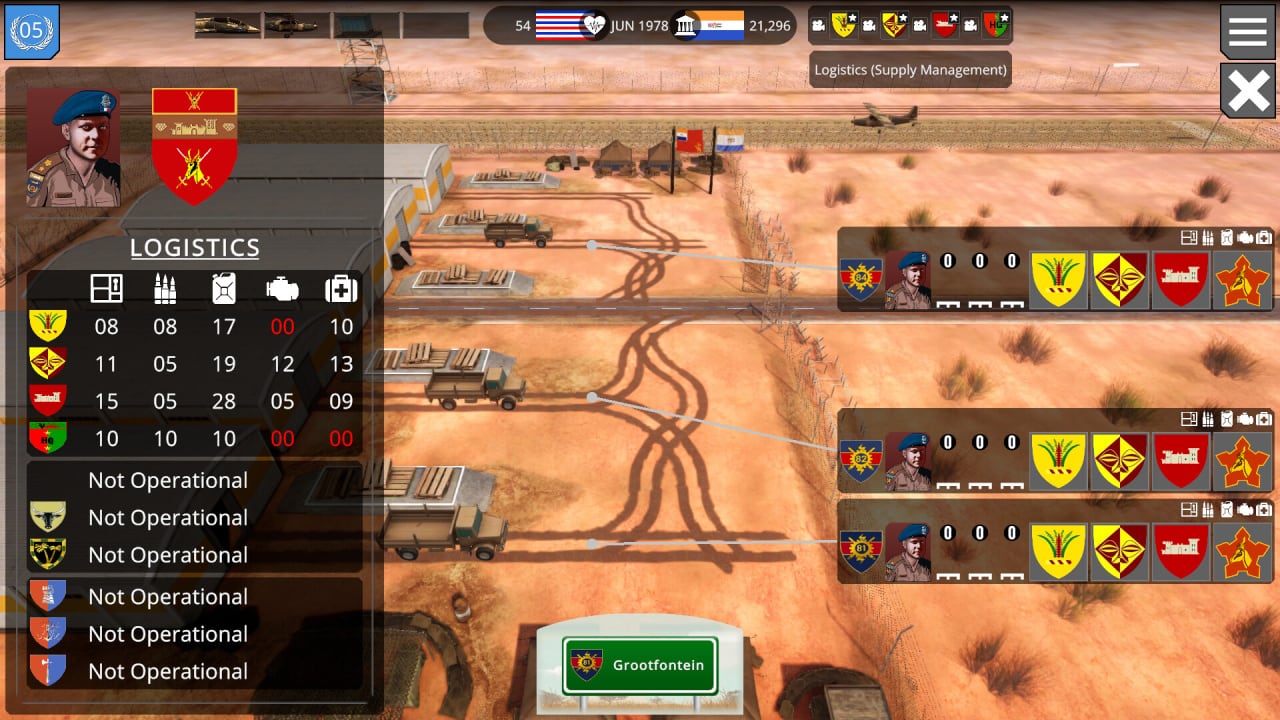Click the first-aid kit column header
This screenshot has height=720, width=1280.
click(341, 289)
